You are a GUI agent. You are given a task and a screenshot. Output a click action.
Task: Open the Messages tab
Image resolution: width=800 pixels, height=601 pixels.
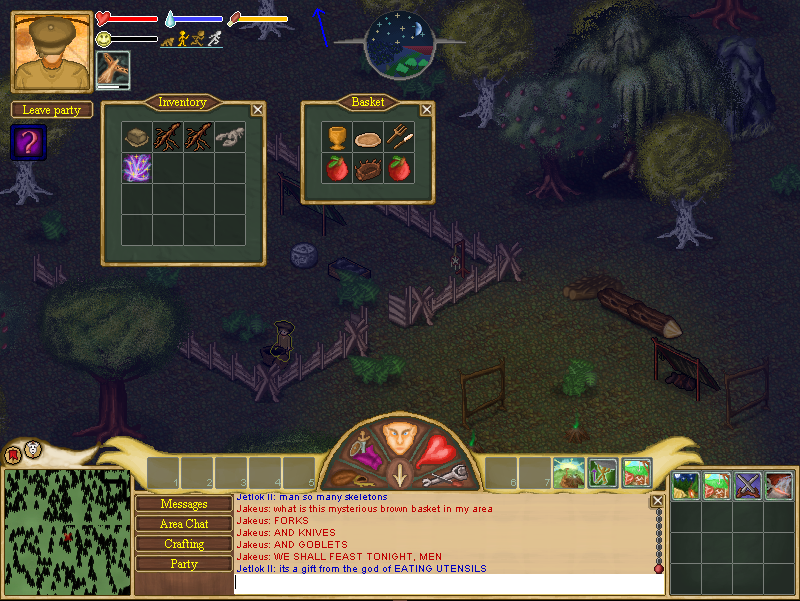[184, 504]
